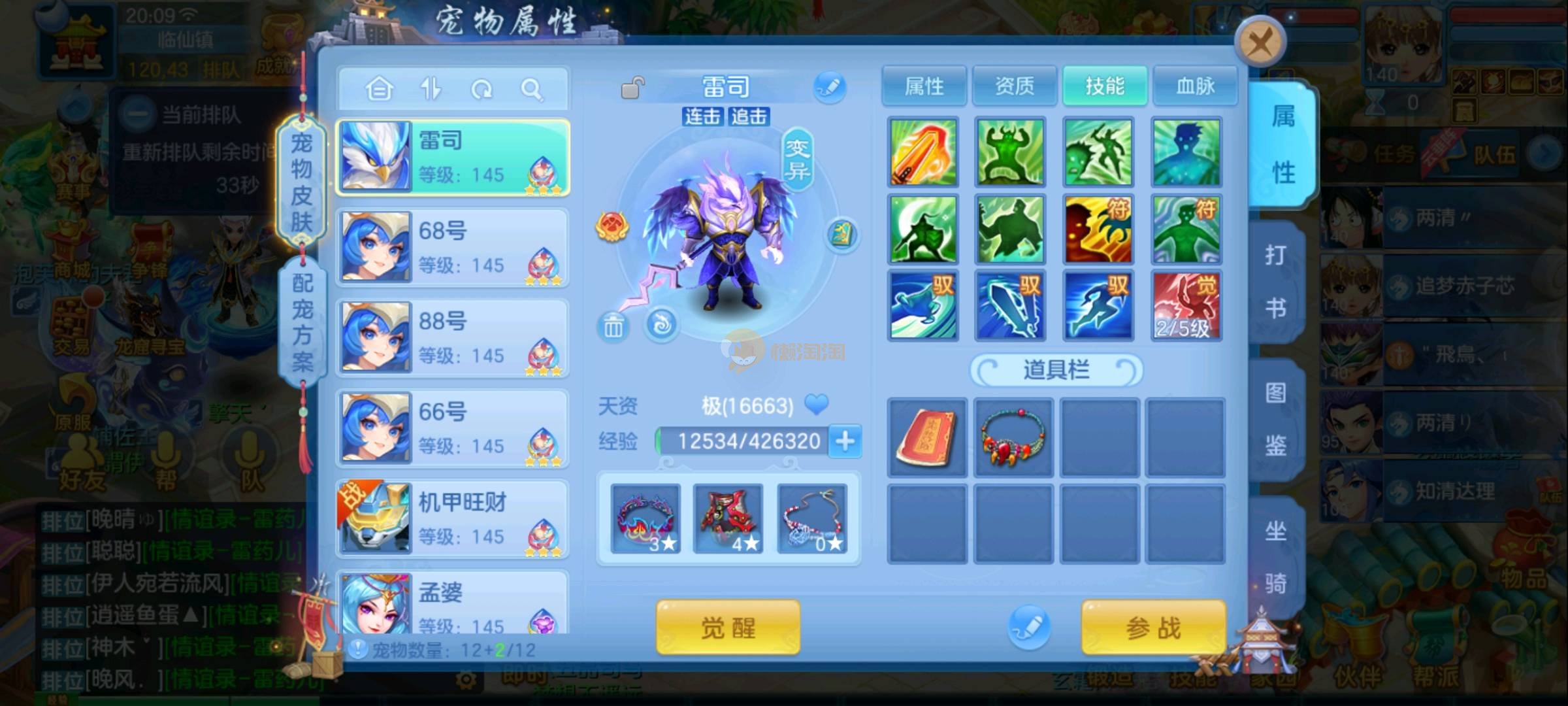Switch to the 属性 tab
The width and height of the screenshot is (1568, 706).
pyautogui.click(x=924, y=86)
